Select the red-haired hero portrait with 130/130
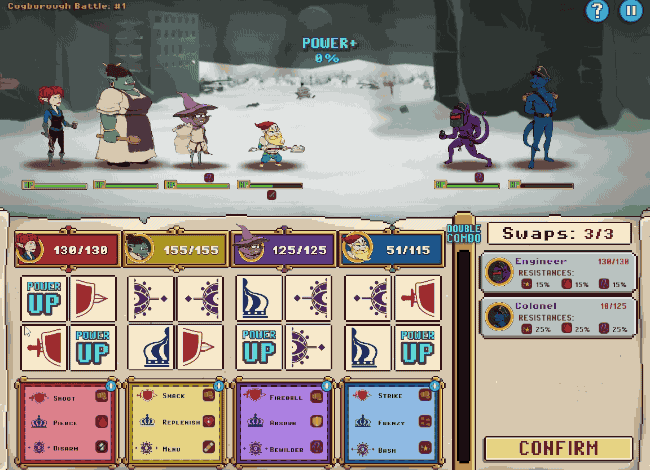Screen dimensions: 650x470 coord(66,250)
